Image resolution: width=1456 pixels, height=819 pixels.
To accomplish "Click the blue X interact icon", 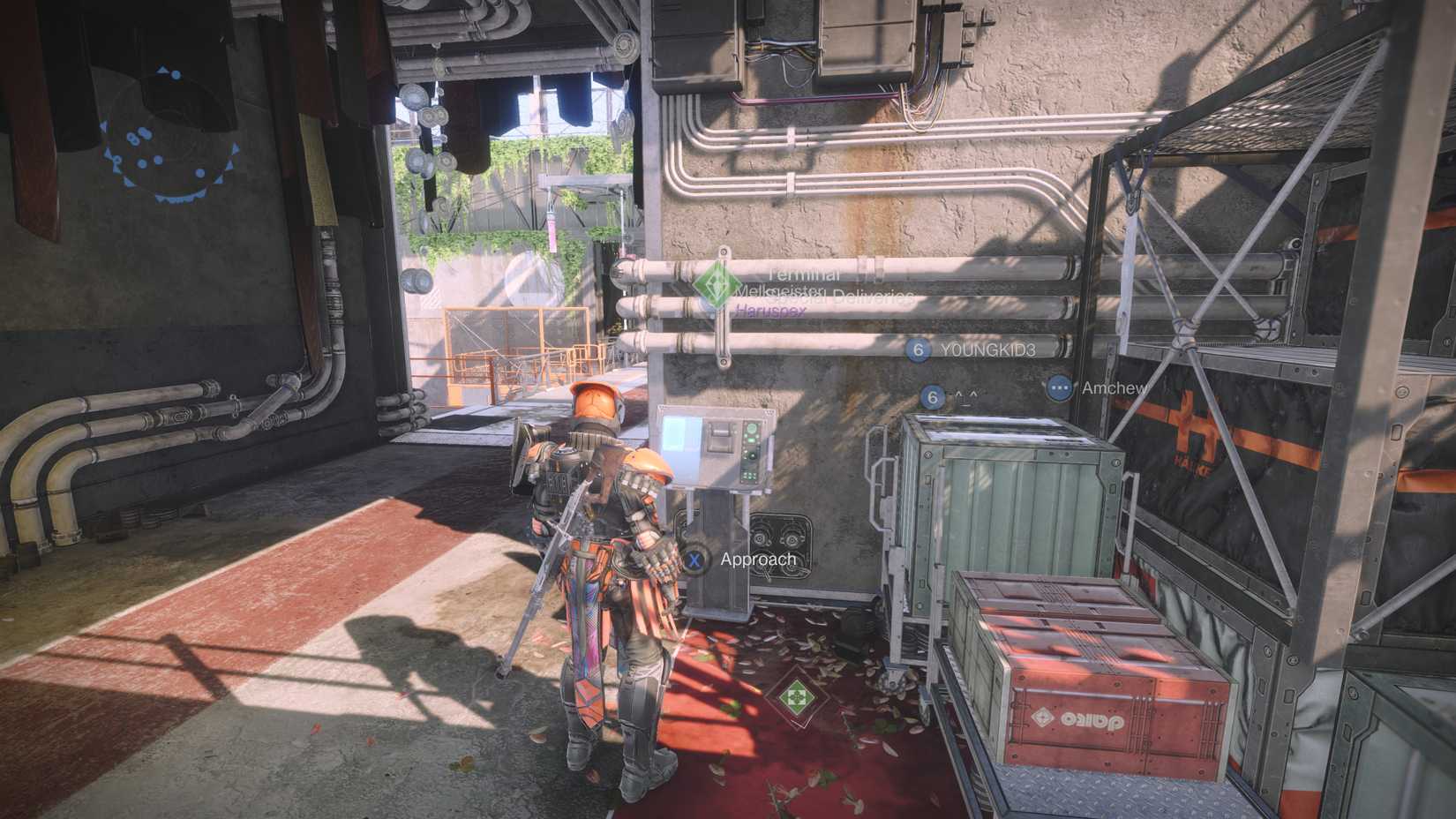I will [x=694, y=559].
